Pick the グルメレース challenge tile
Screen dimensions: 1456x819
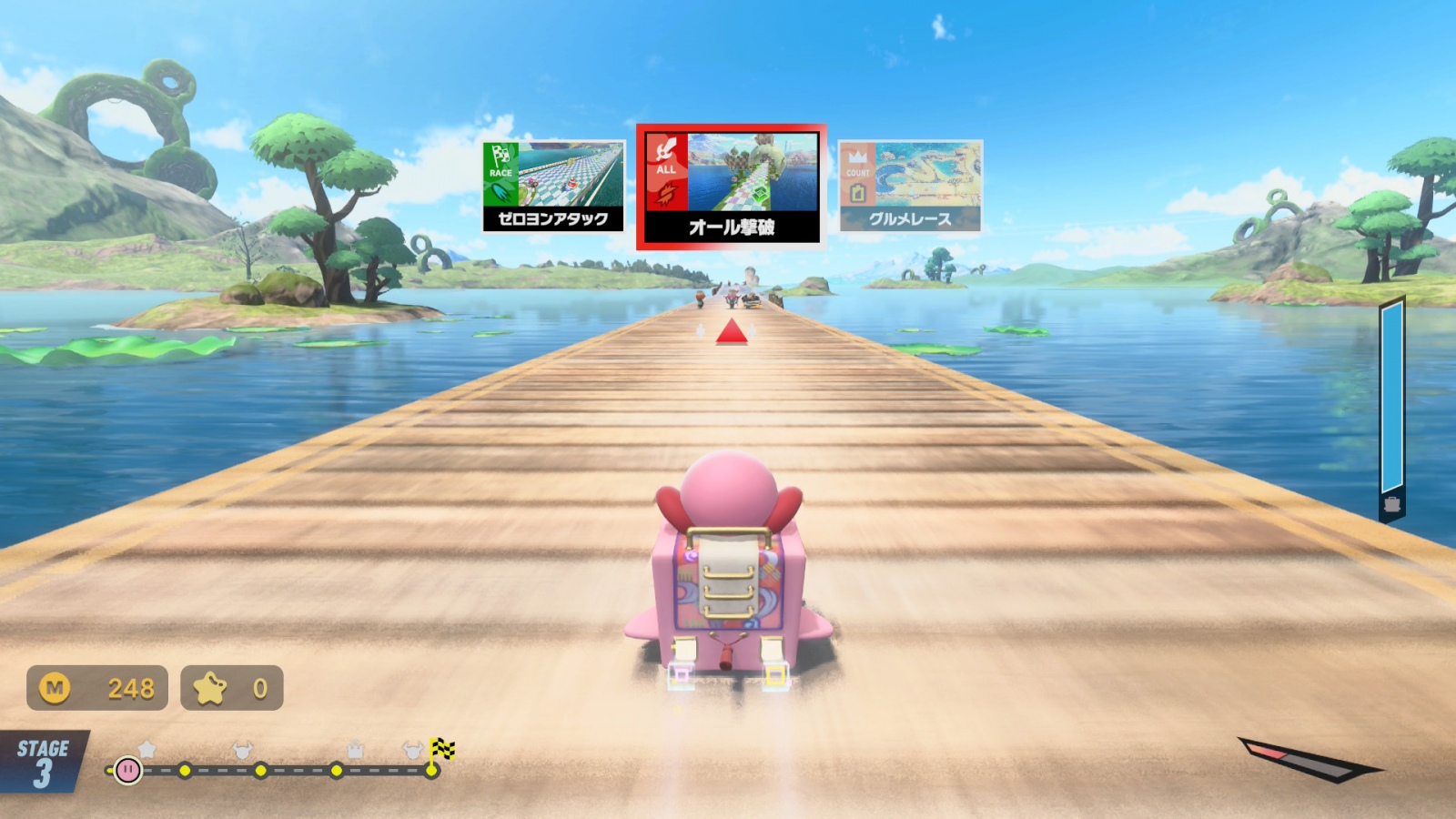point(910,187)
